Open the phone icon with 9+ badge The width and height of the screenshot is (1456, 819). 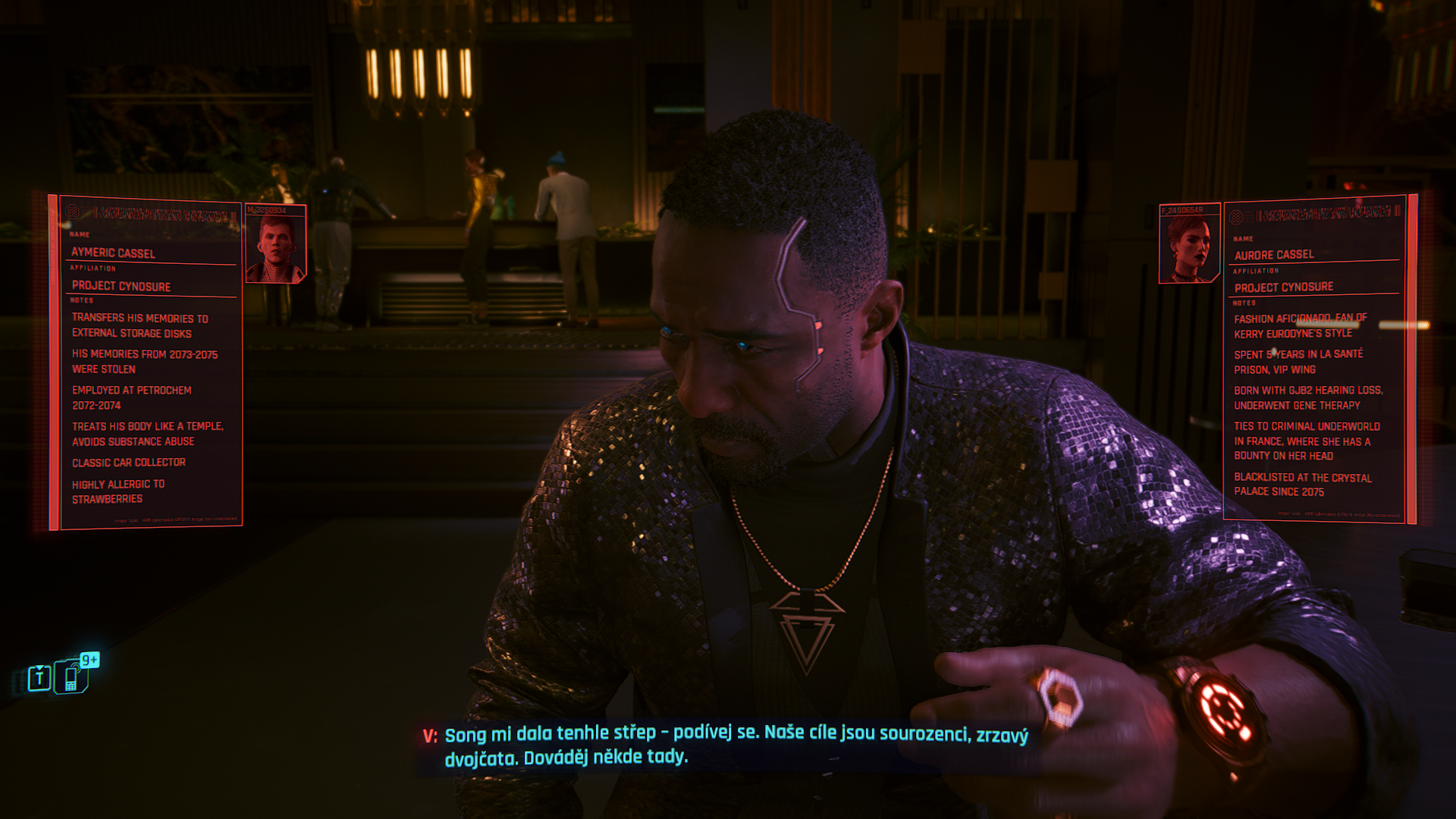click(73, 676)
